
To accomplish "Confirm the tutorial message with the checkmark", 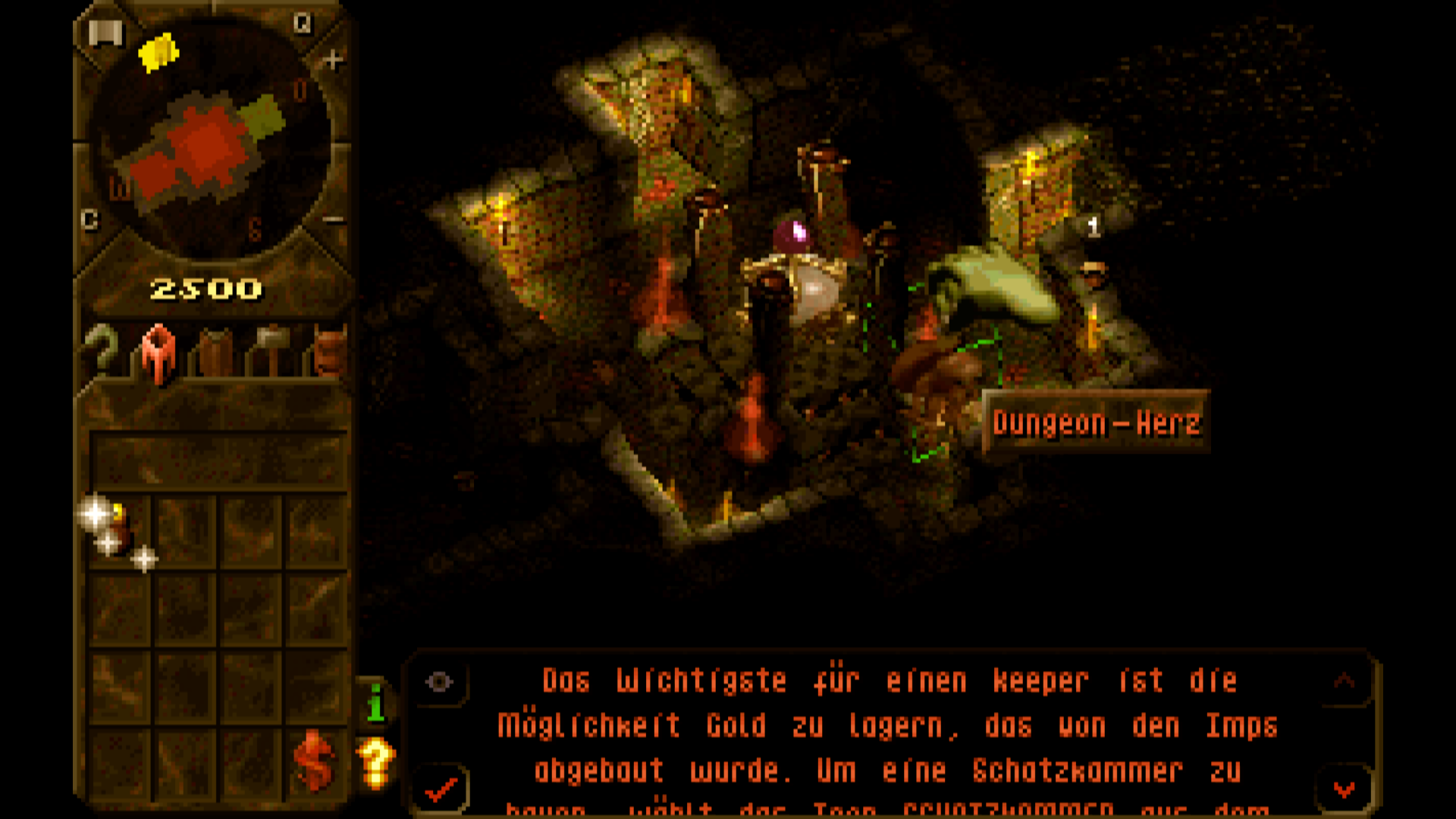I will coord(441,790).
